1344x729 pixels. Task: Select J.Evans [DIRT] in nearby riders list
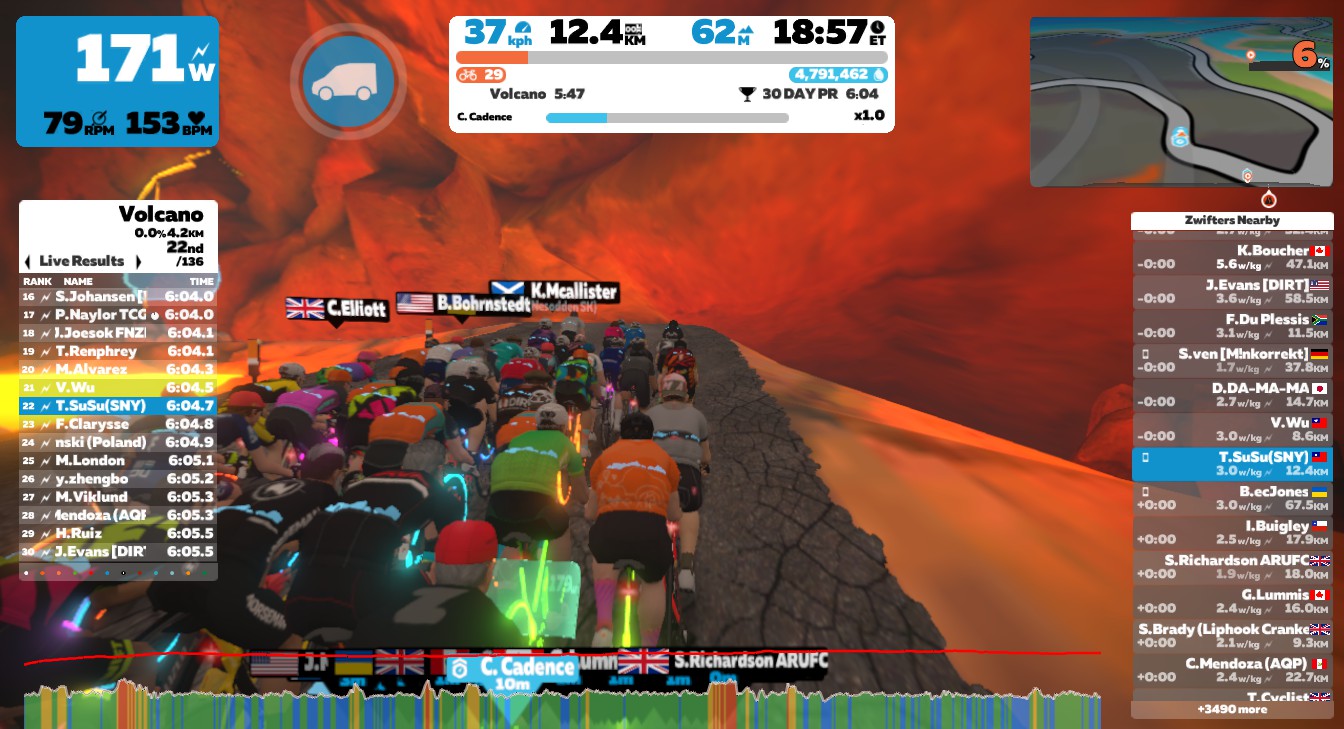pos(1232,291)
